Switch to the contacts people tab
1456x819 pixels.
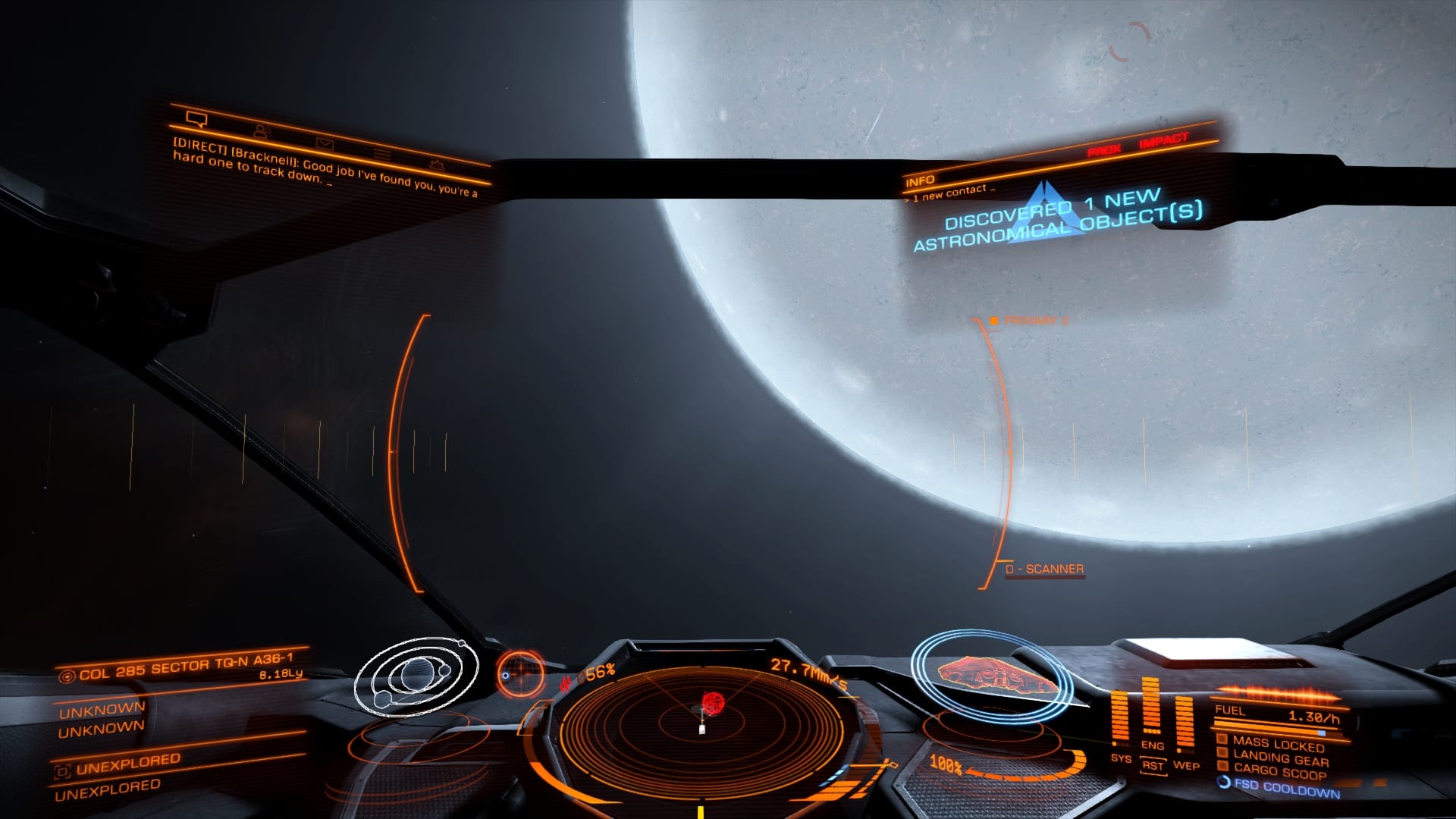[262, 130]
